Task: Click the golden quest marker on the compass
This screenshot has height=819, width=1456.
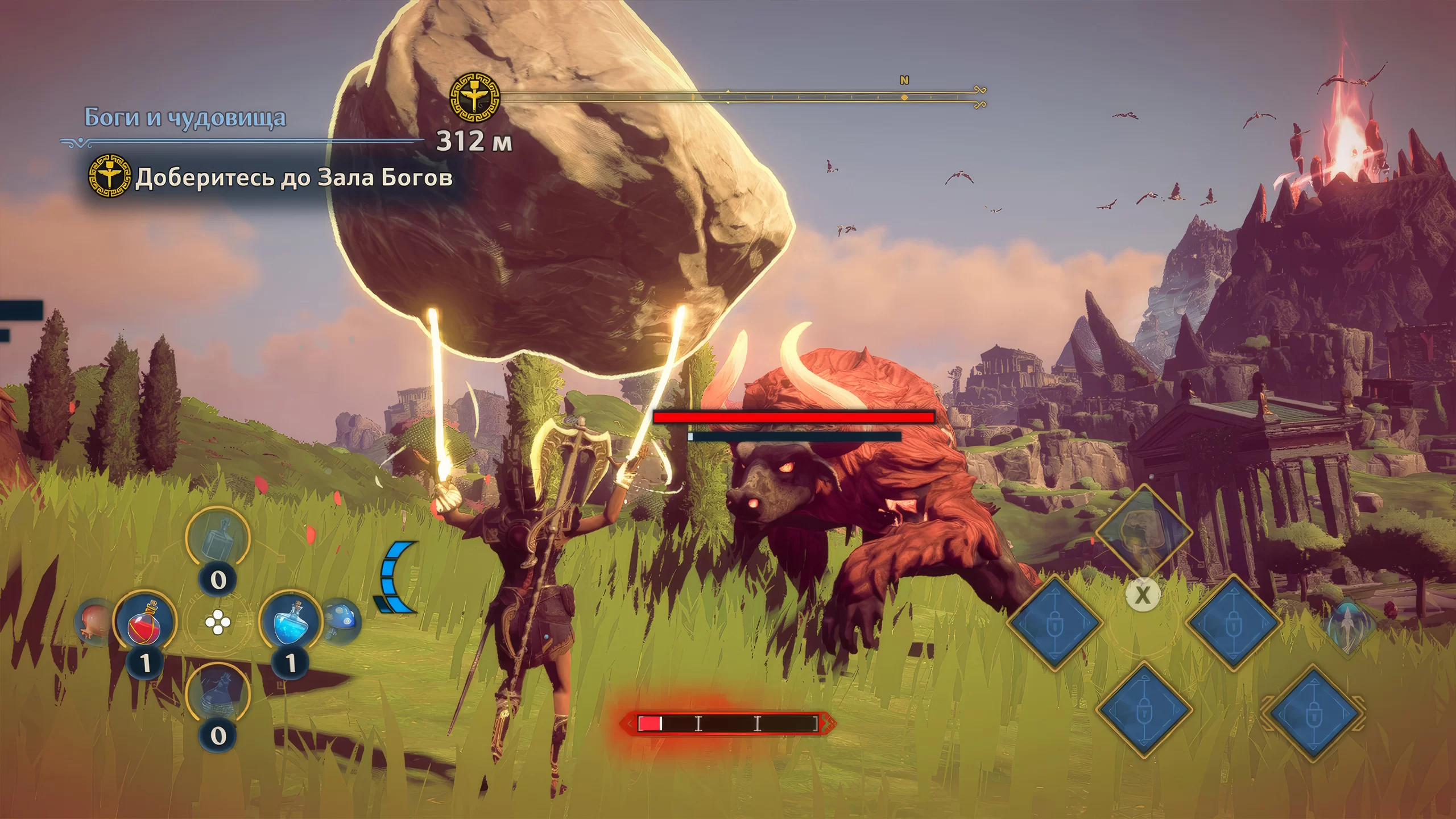Action: coord(475,97)
